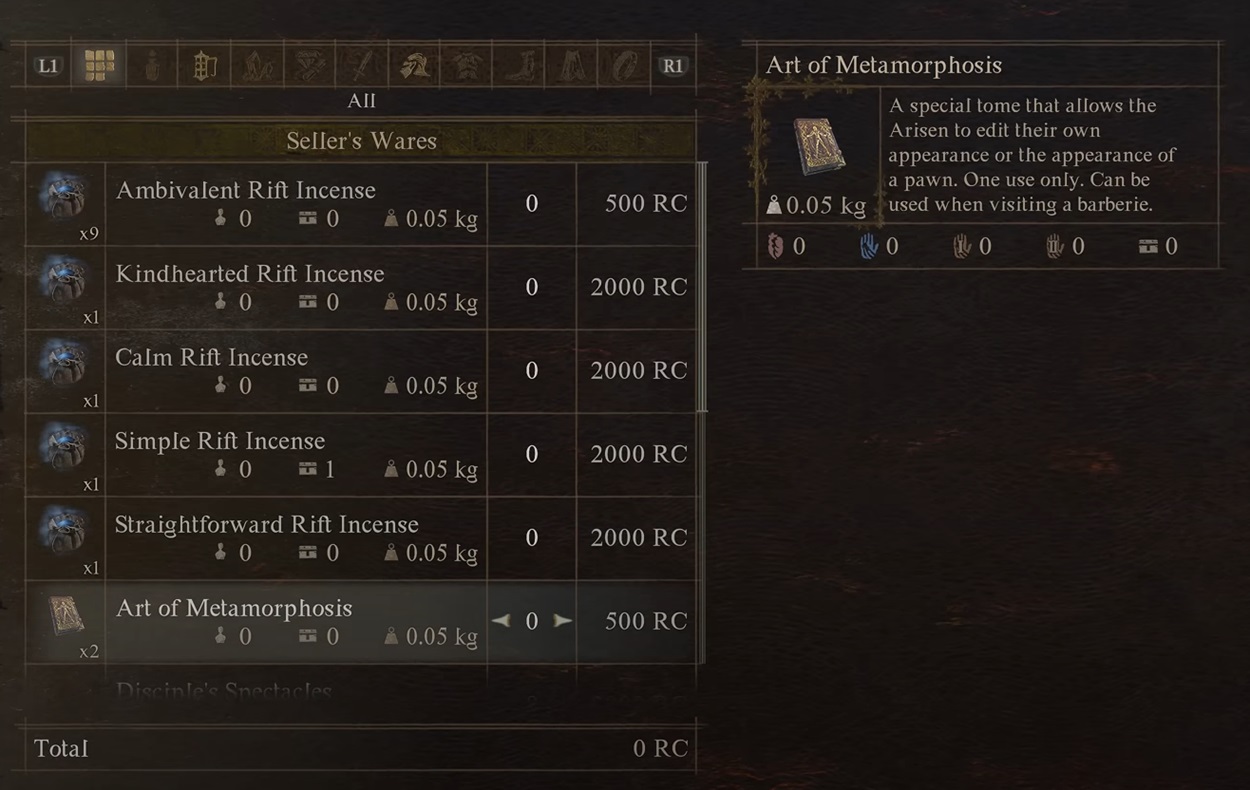1250x790 pixels.
Task: Click the wares list scrollbar
Action: pyautogui.click(x=702, y=288)
